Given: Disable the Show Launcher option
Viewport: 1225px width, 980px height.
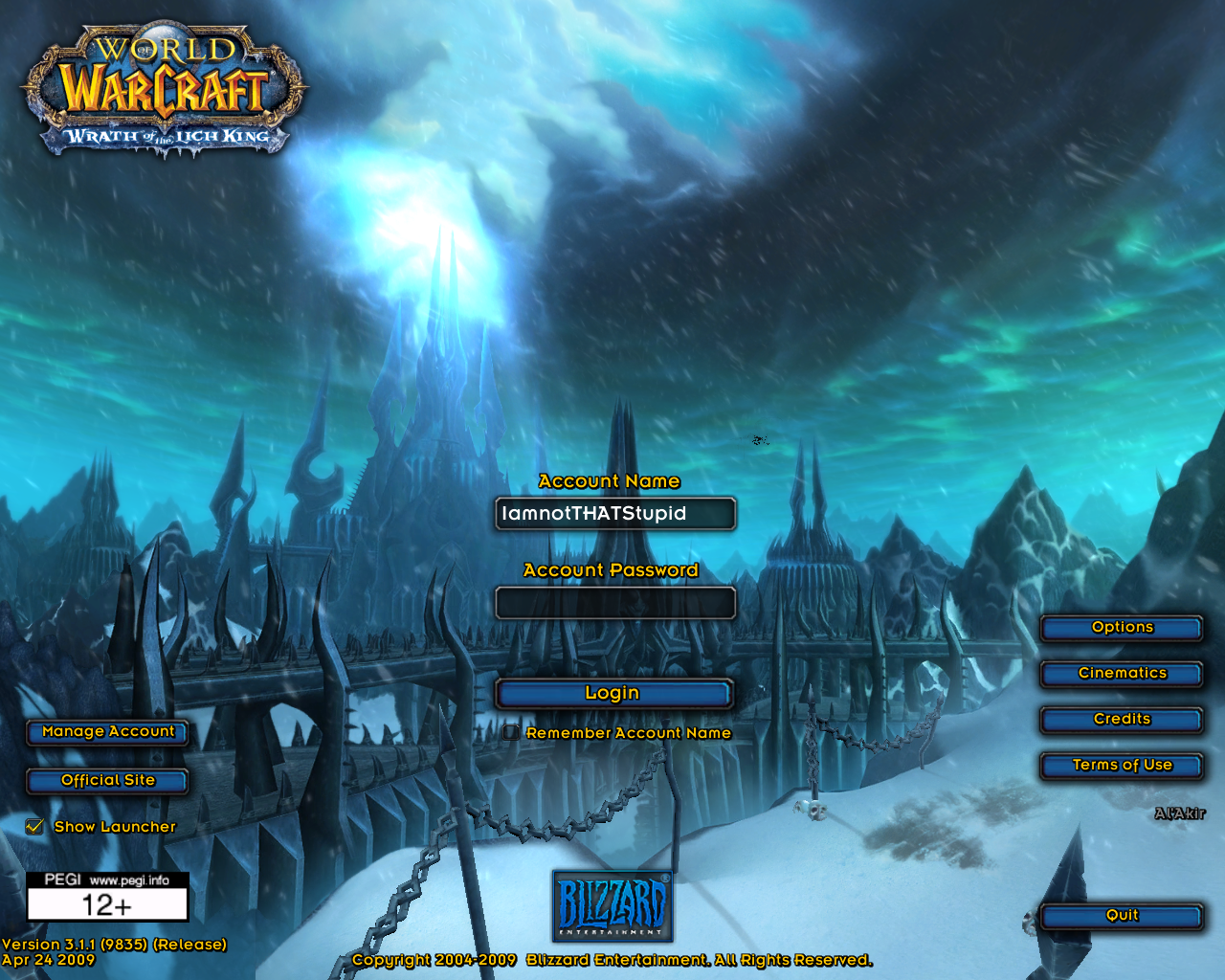Looking at the screenshot, I should 34,826.
